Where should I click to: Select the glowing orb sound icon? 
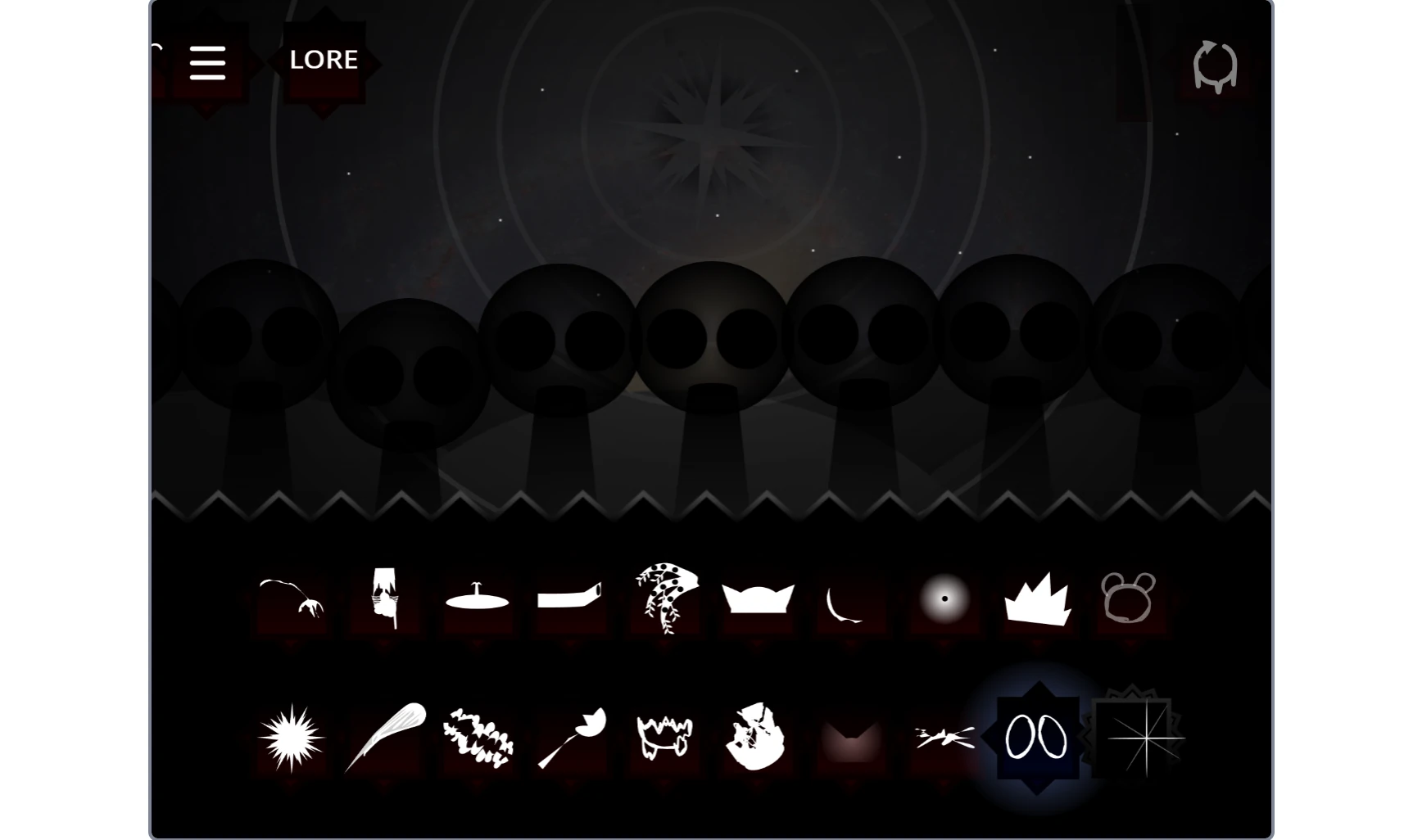pyautogui.click(x=943, y=599)
